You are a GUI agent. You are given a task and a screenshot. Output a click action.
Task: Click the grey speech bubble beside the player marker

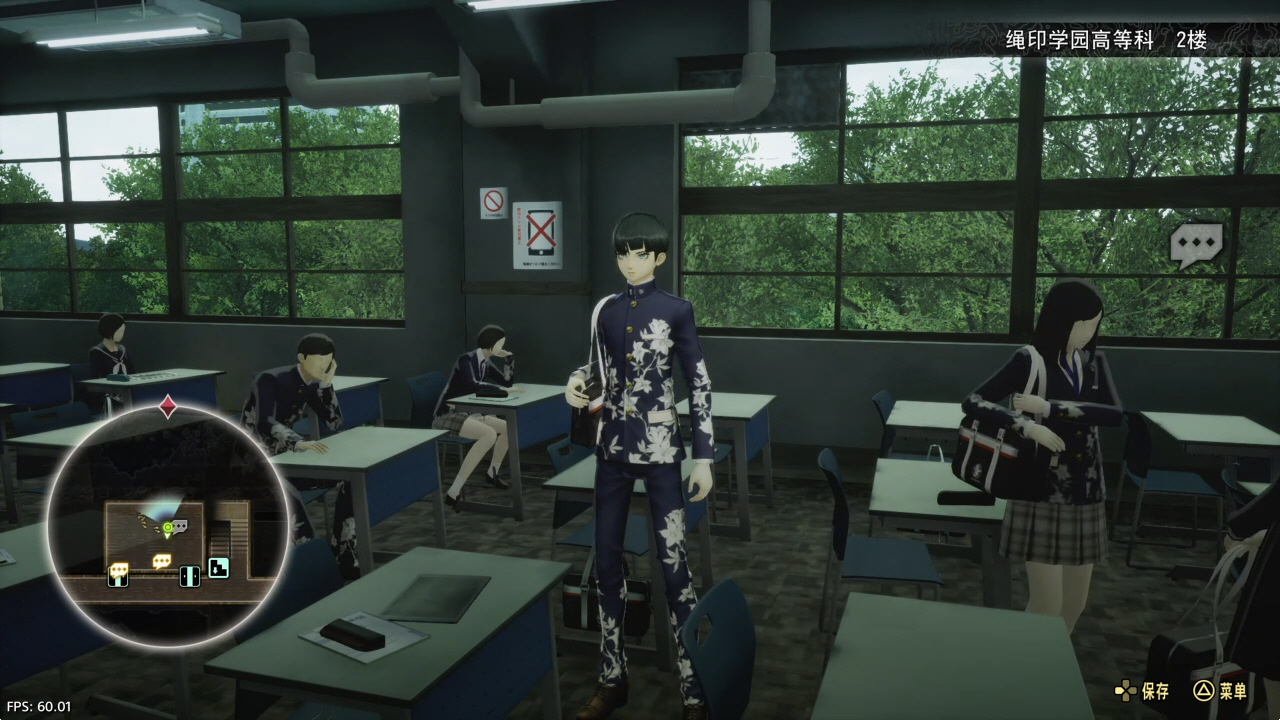tap(179, 526)
